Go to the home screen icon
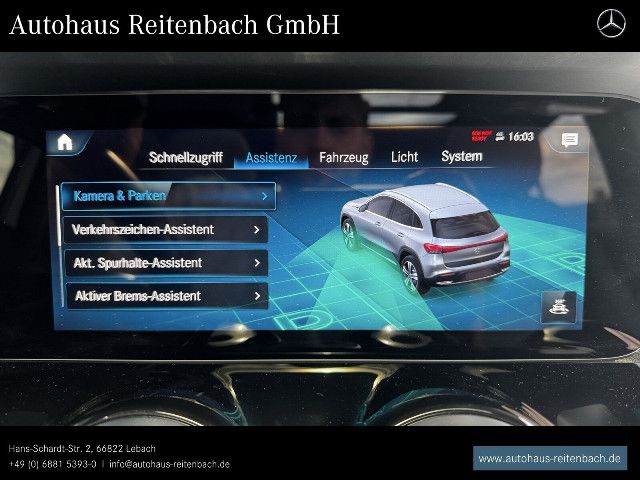This screenshot has height=480, width=640. pos(65,141)
